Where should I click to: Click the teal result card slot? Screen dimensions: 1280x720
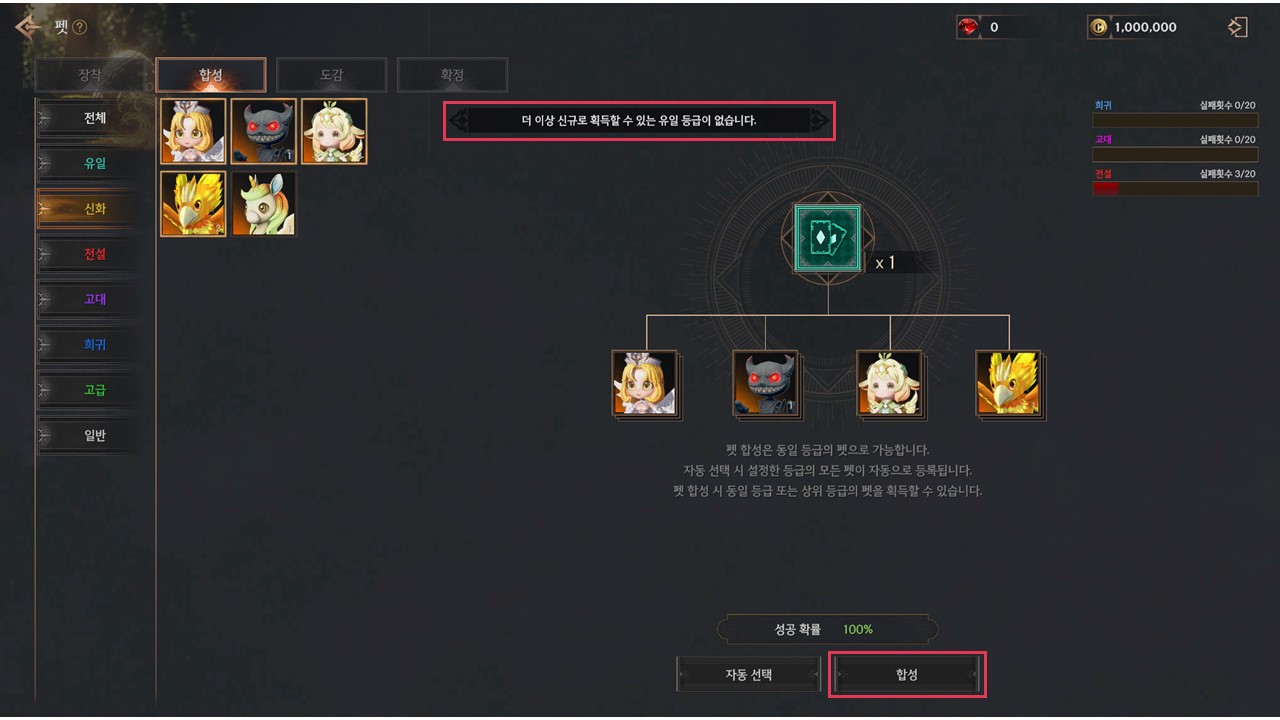827,238
